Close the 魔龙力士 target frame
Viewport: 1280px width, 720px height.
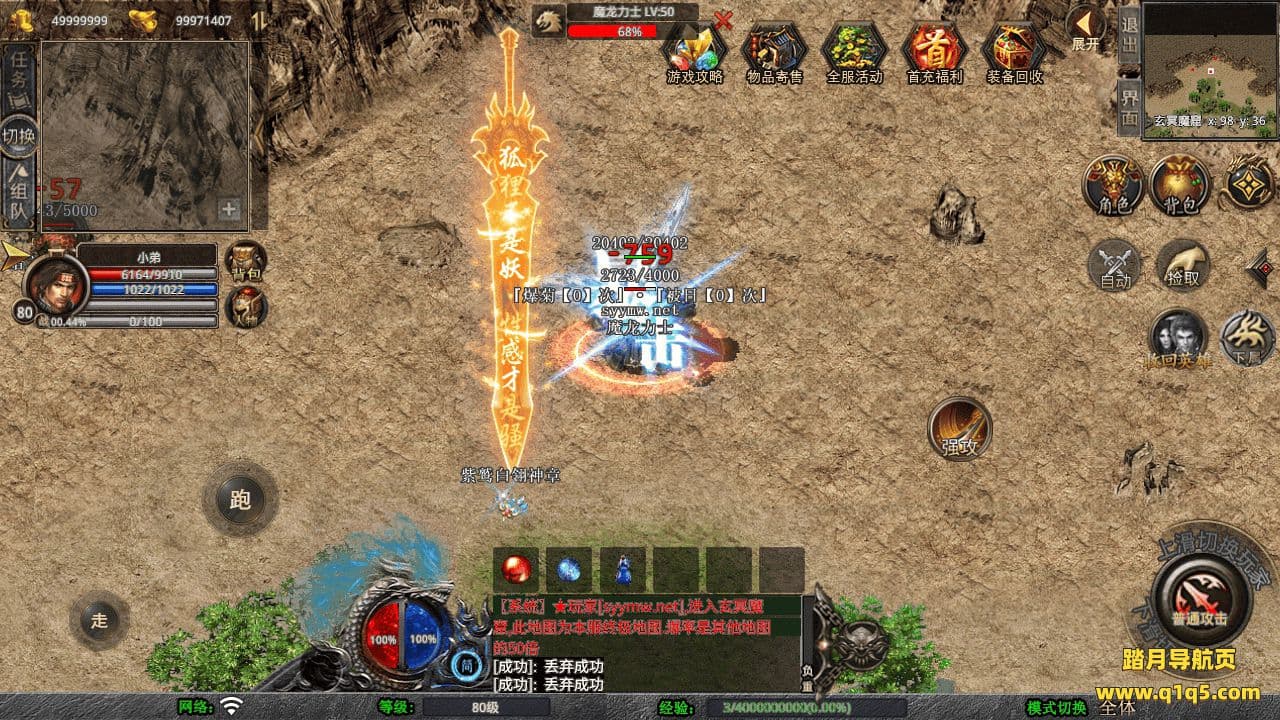[x=724, y=19]
